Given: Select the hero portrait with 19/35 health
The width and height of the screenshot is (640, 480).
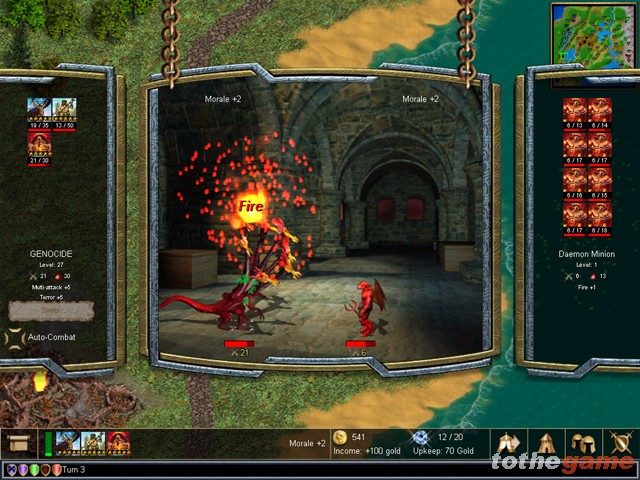Looking at the screenshot, I should click(40, 111).
